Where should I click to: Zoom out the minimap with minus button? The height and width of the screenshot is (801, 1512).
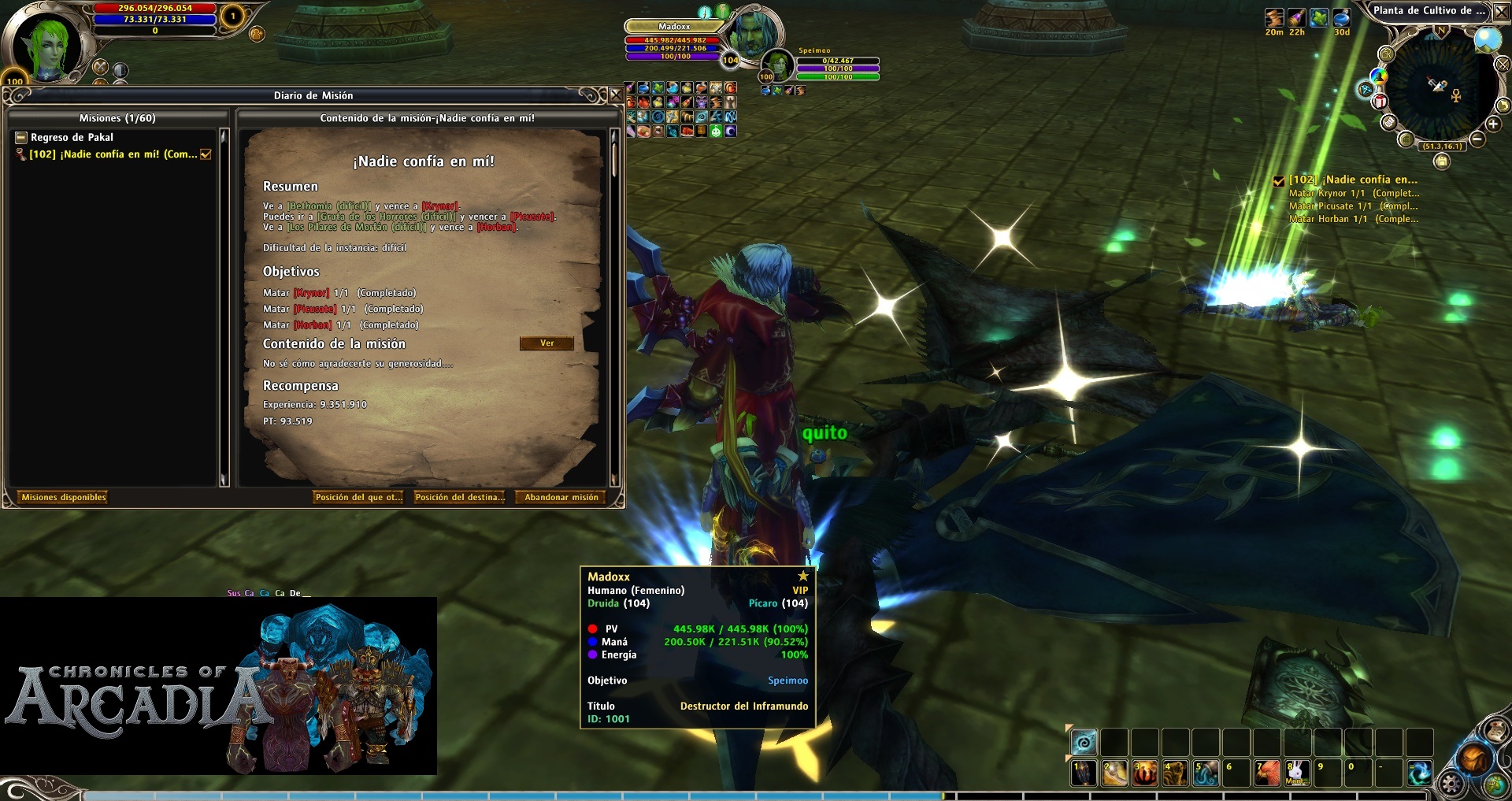click(x=1477, y=139)
